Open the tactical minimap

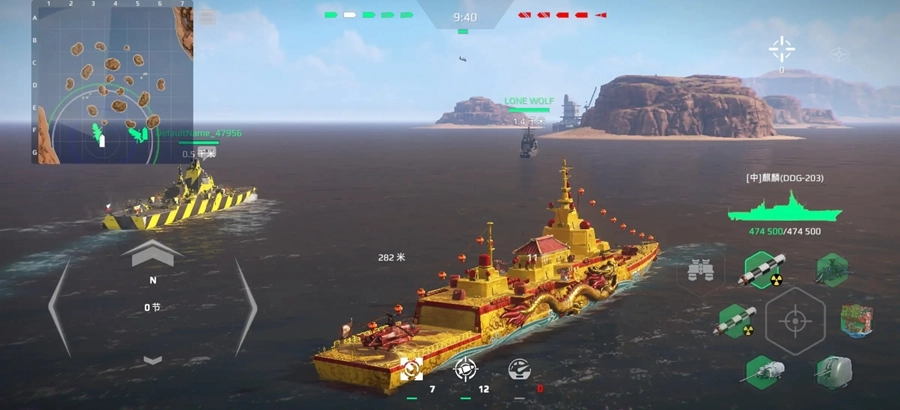point(112,82)
